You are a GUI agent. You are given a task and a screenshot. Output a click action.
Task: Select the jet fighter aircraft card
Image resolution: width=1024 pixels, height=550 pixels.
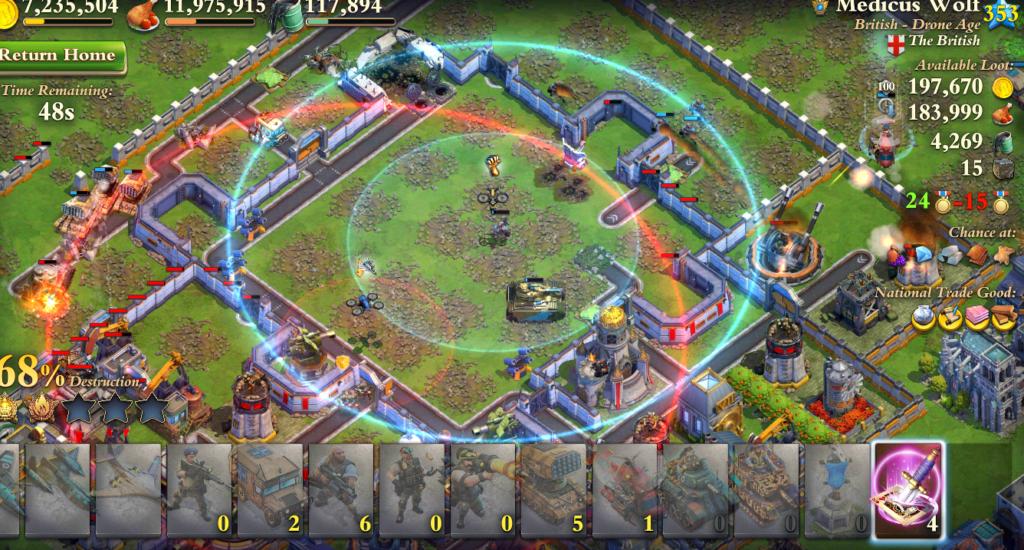[58, 488]
